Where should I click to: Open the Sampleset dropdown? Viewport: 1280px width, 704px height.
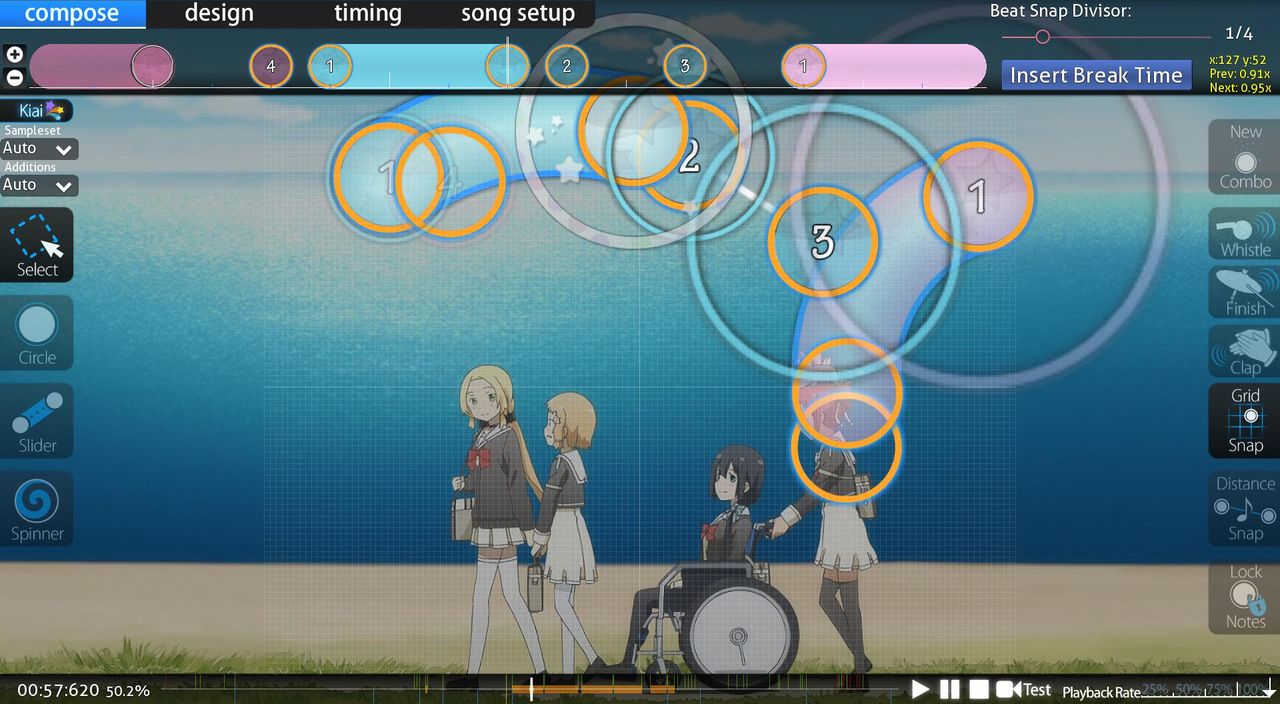(x=40, y=149)
